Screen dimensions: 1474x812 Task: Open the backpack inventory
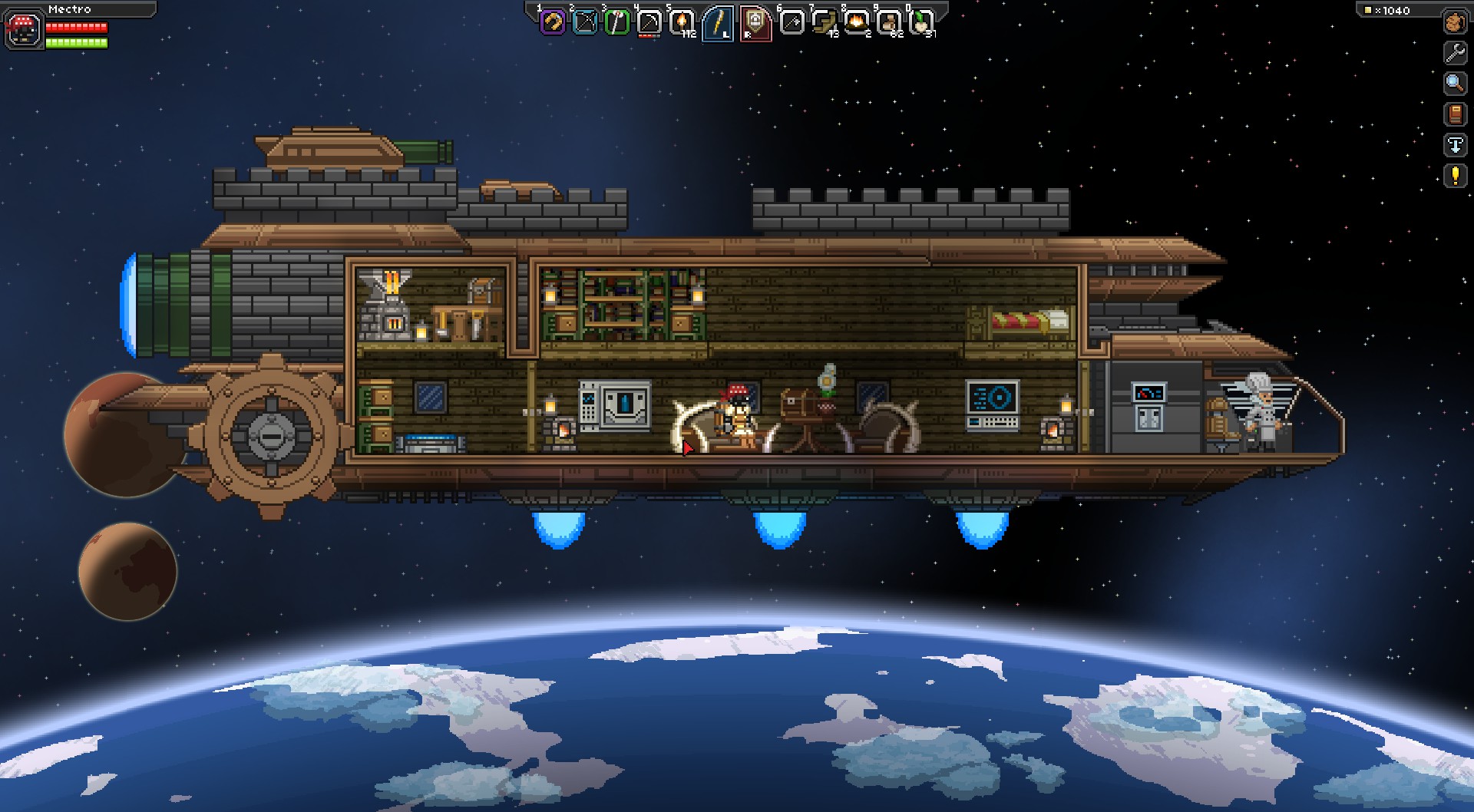(x=1455, y=22)
